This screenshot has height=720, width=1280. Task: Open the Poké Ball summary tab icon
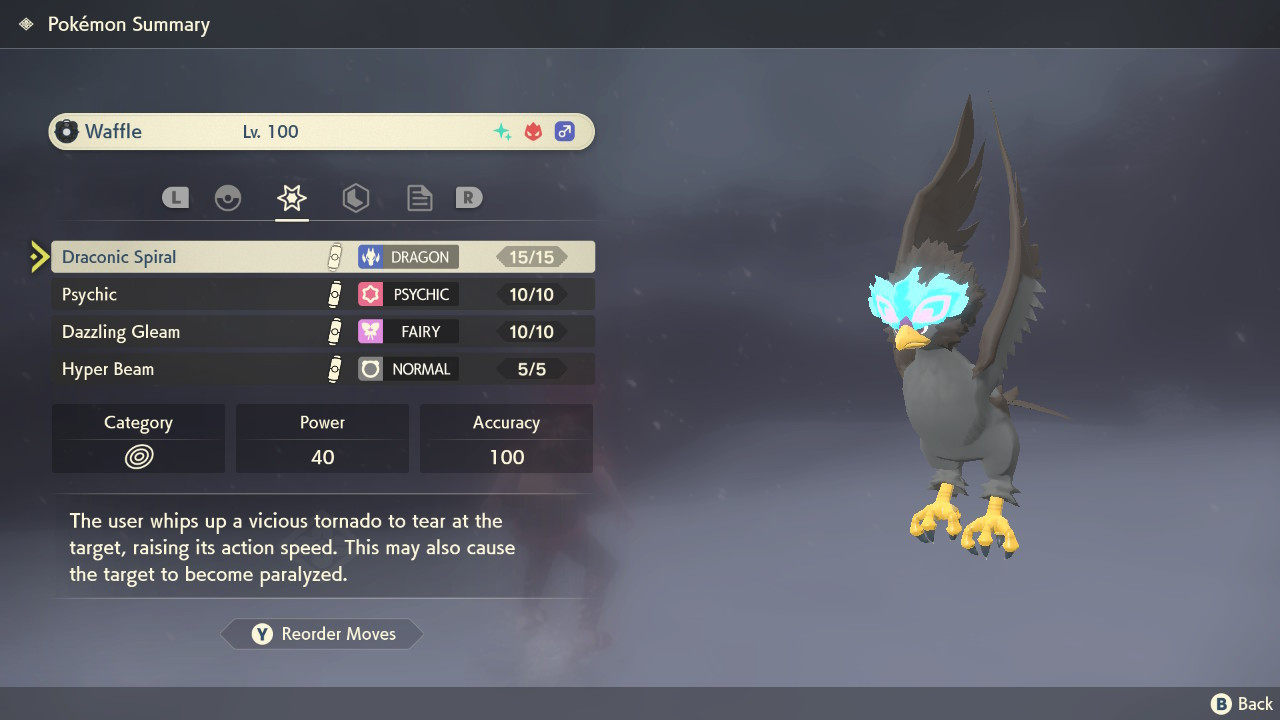[x=228, y=197]
